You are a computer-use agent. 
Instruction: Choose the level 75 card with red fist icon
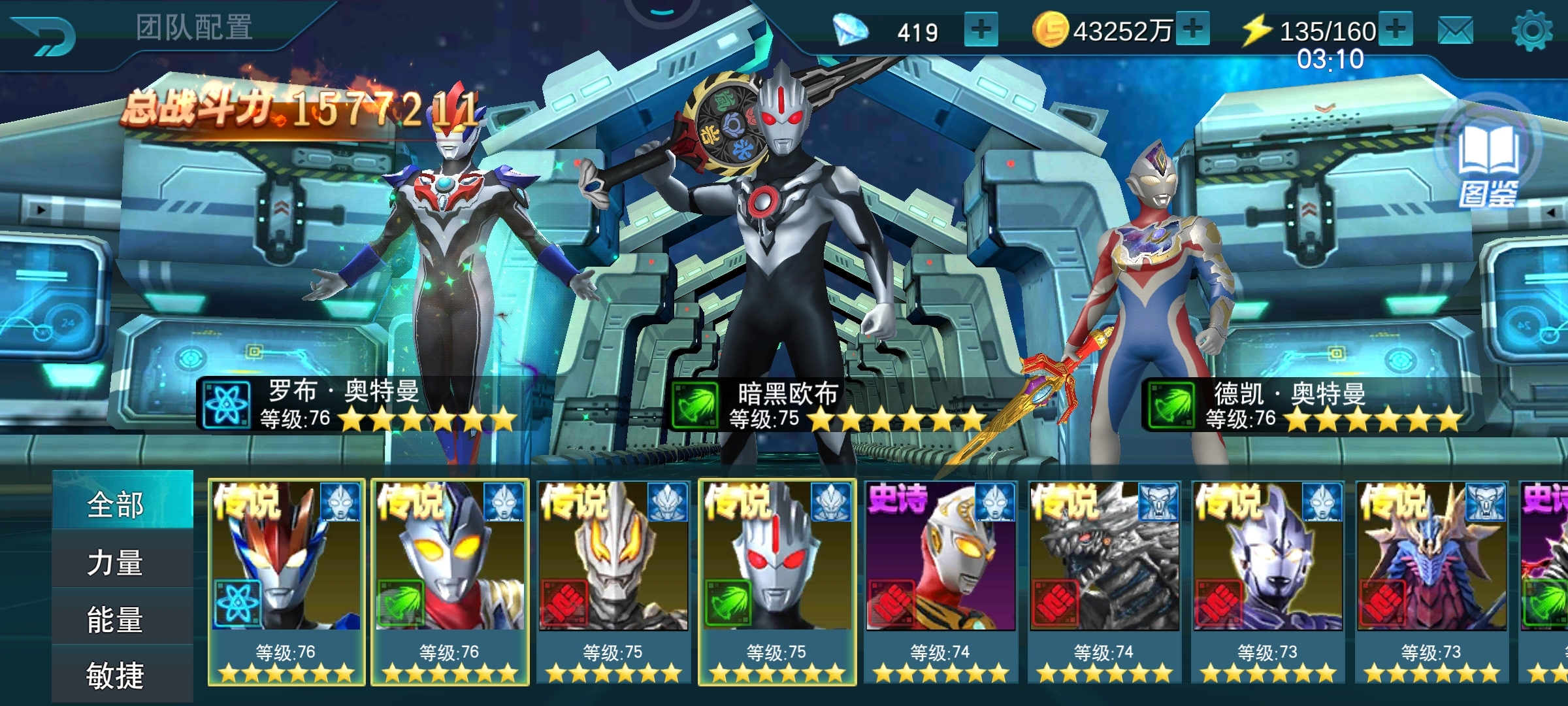point(613,582)
